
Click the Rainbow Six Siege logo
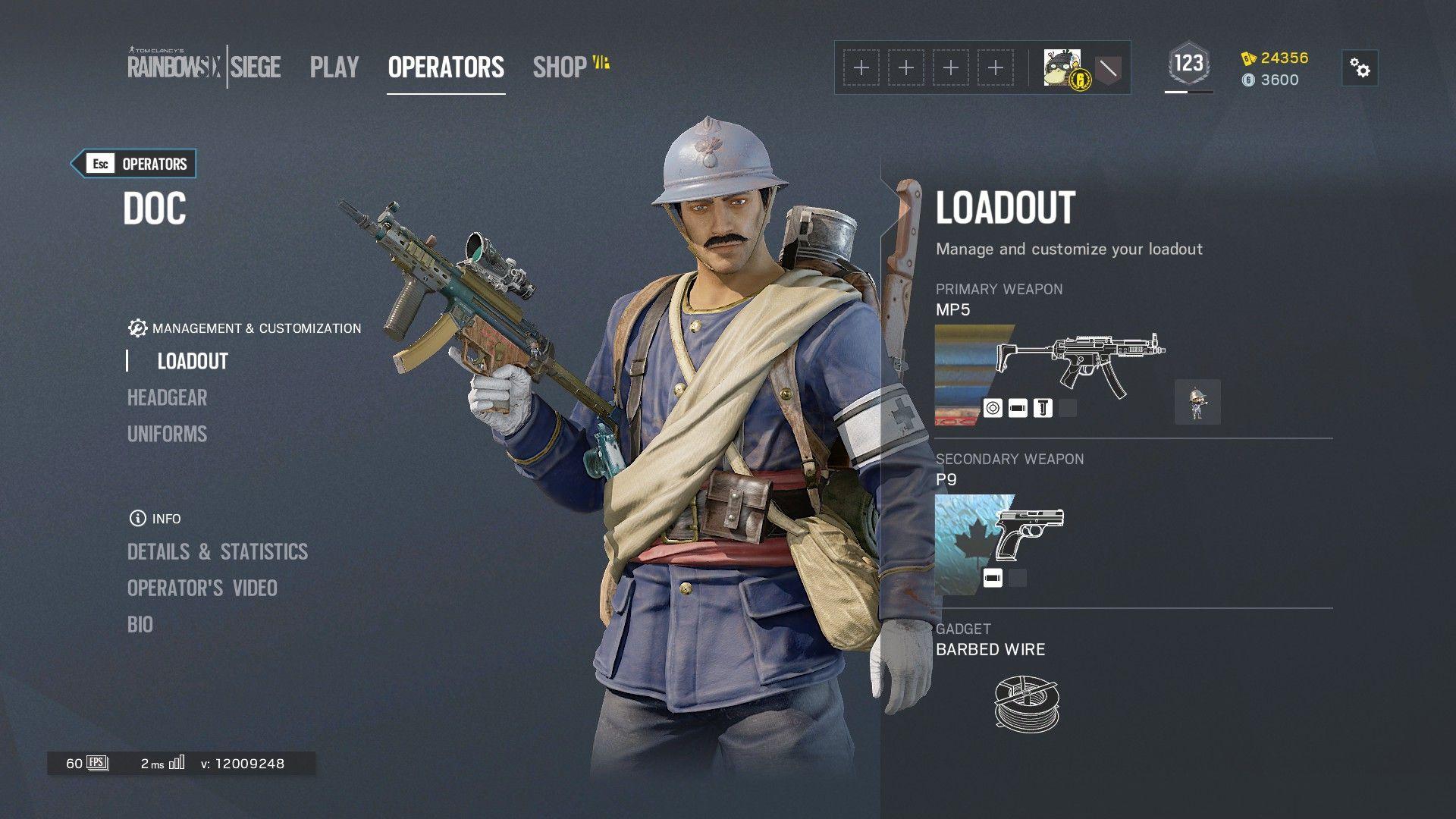(x=203, y=66)
